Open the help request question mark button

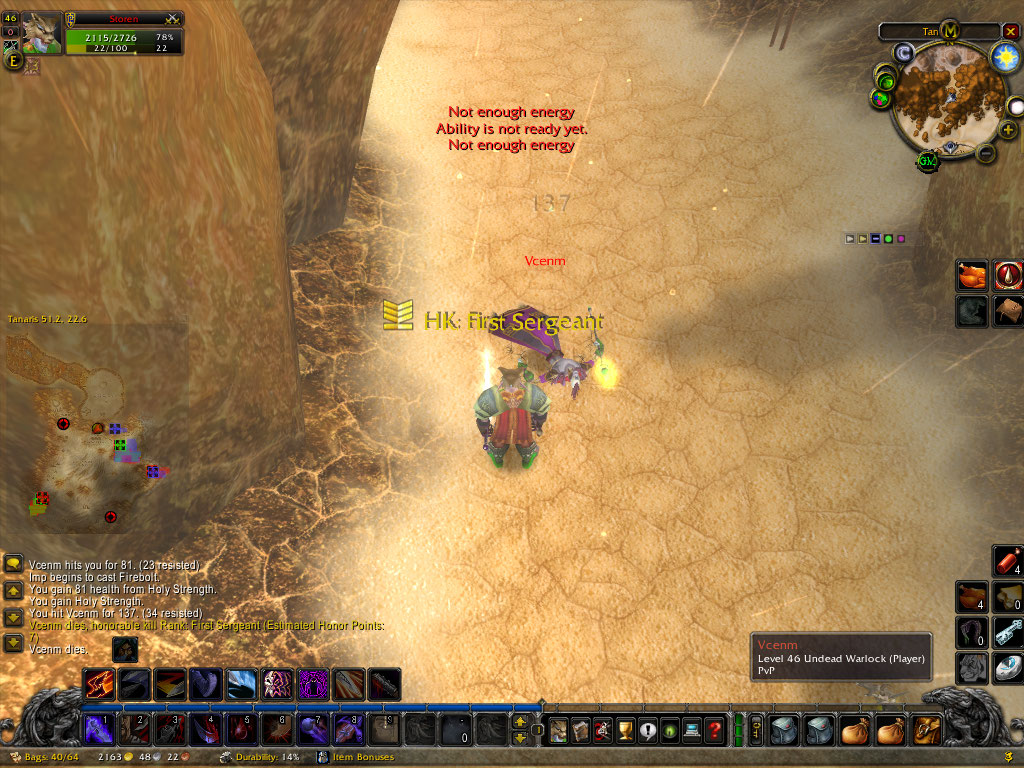(x=714, y=730)
